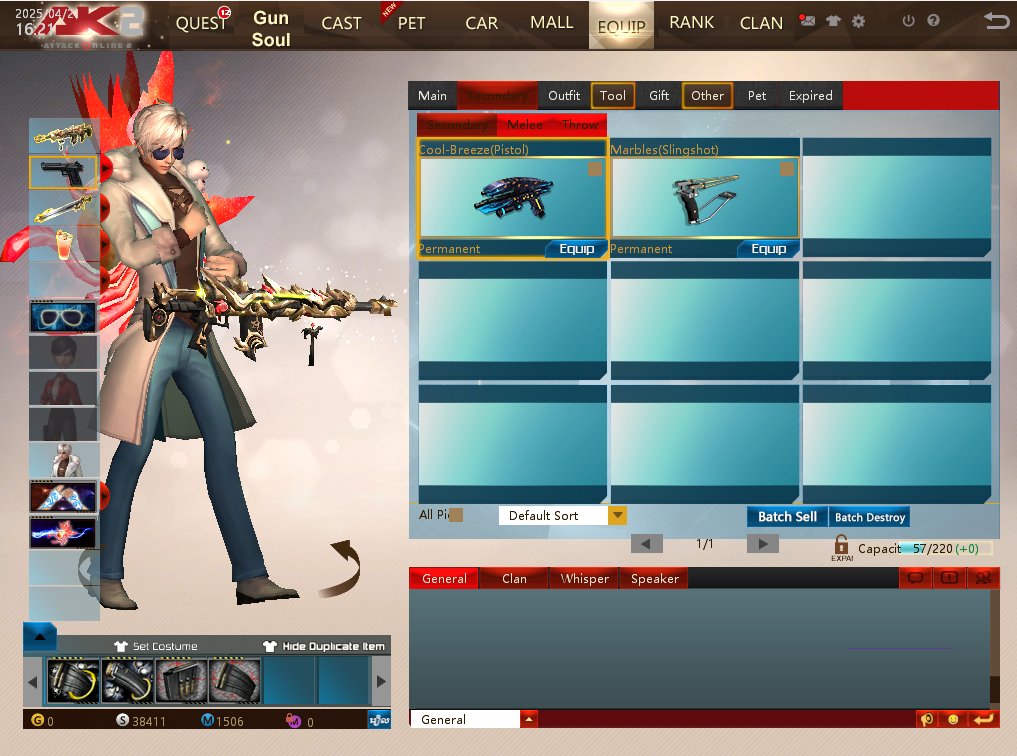Equip the Marbles slingshot

(x=768, y=249)
